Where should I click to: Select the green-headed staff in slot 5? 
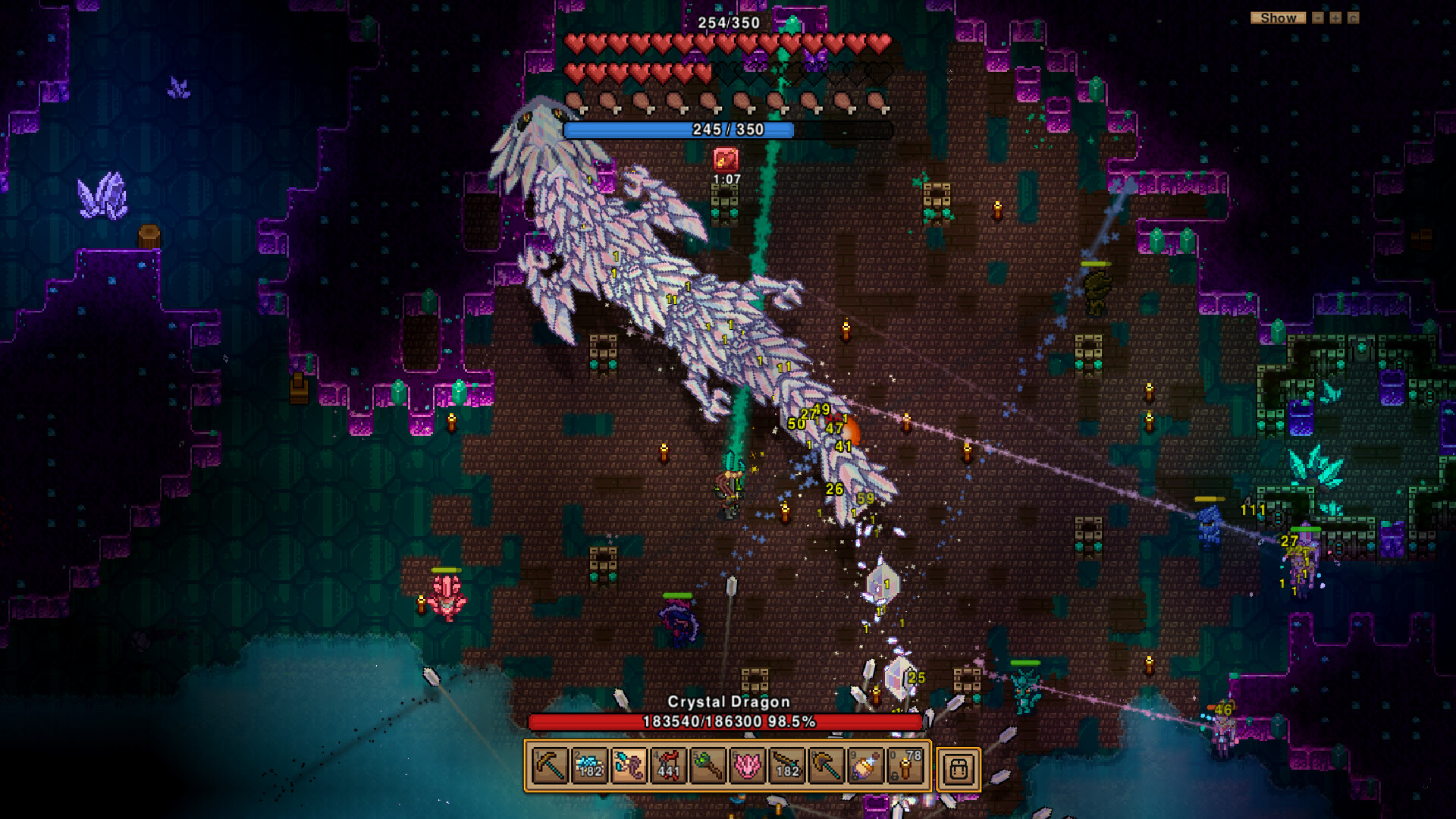pyautogui.click(x=708, y=767)
